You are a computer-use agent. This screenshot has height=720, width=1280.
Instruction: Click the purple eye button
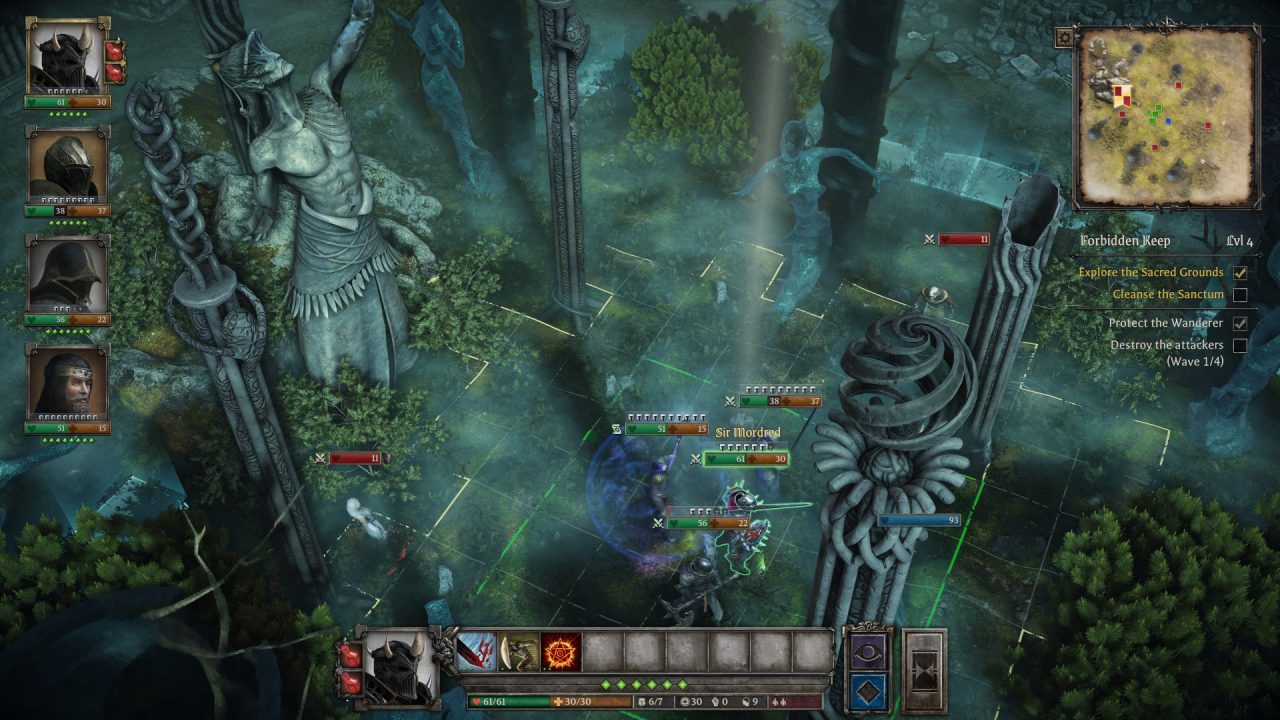point(866,650)
